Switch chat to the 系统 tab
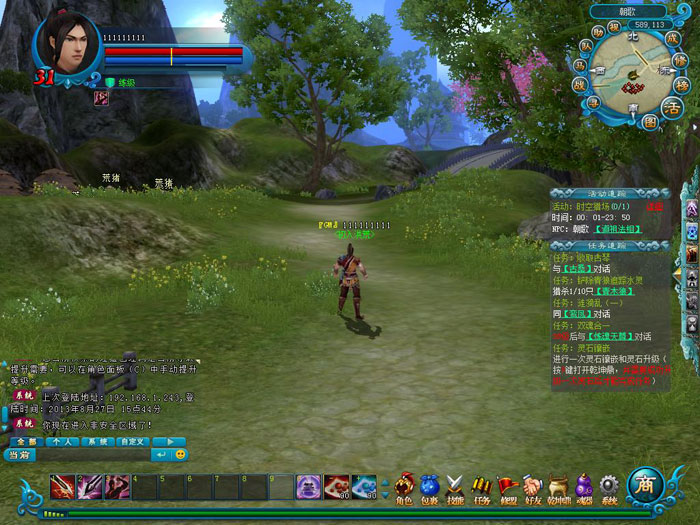This screenshot has height=525, width=700. [98, 441]
